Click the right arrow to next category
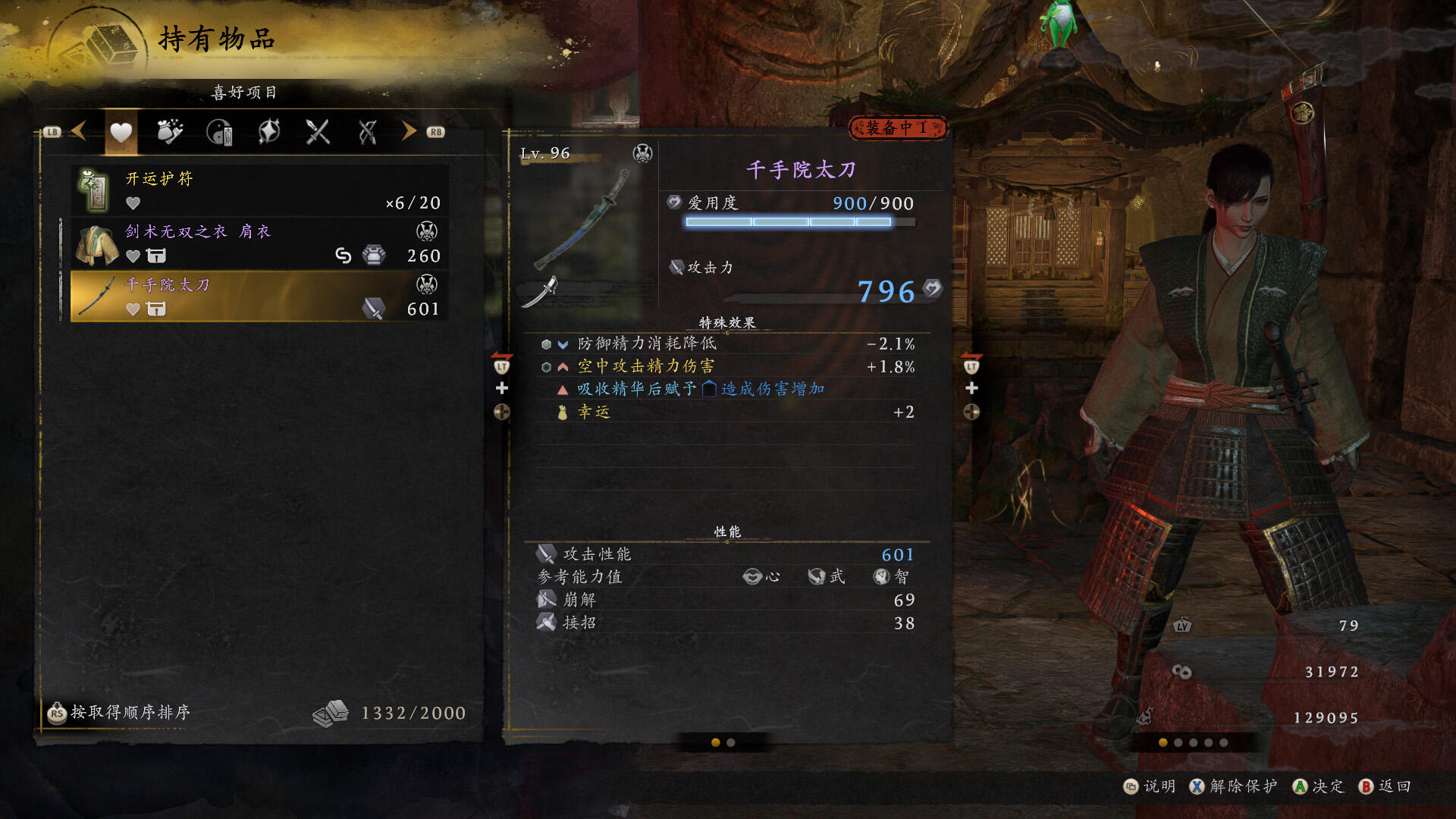The image size is (1456, 819). (409, 131)
